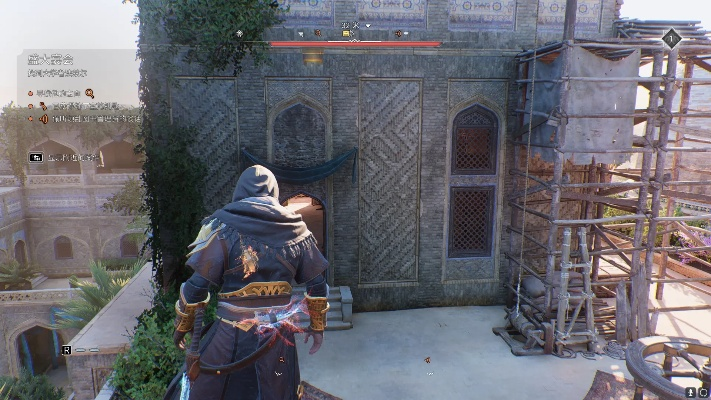
Task: Click the orange objective marker on the compass
Action: pyautogui.click(x=316, y=33)
